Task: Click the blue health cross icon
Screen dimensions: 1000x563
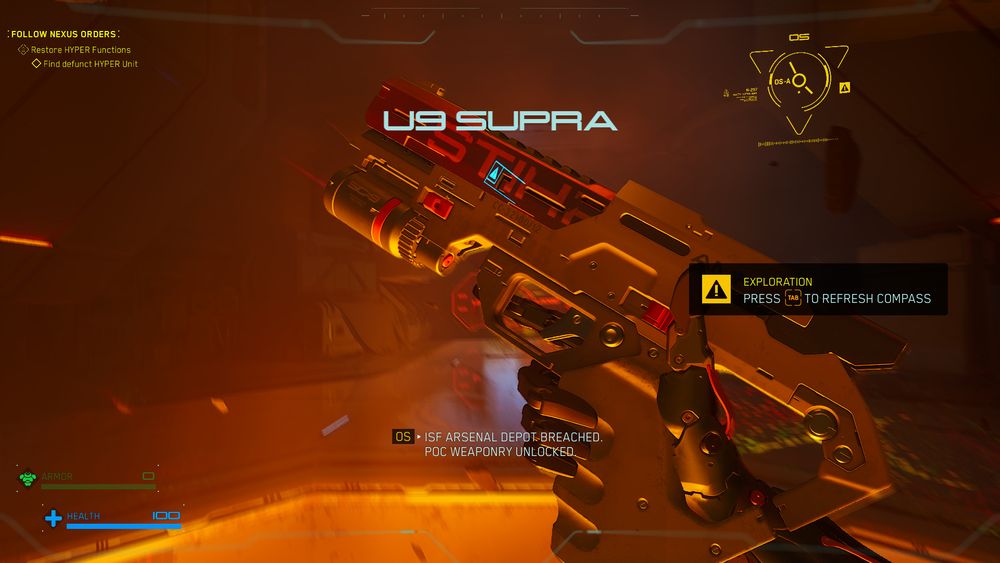Action: tap(53, 518)
